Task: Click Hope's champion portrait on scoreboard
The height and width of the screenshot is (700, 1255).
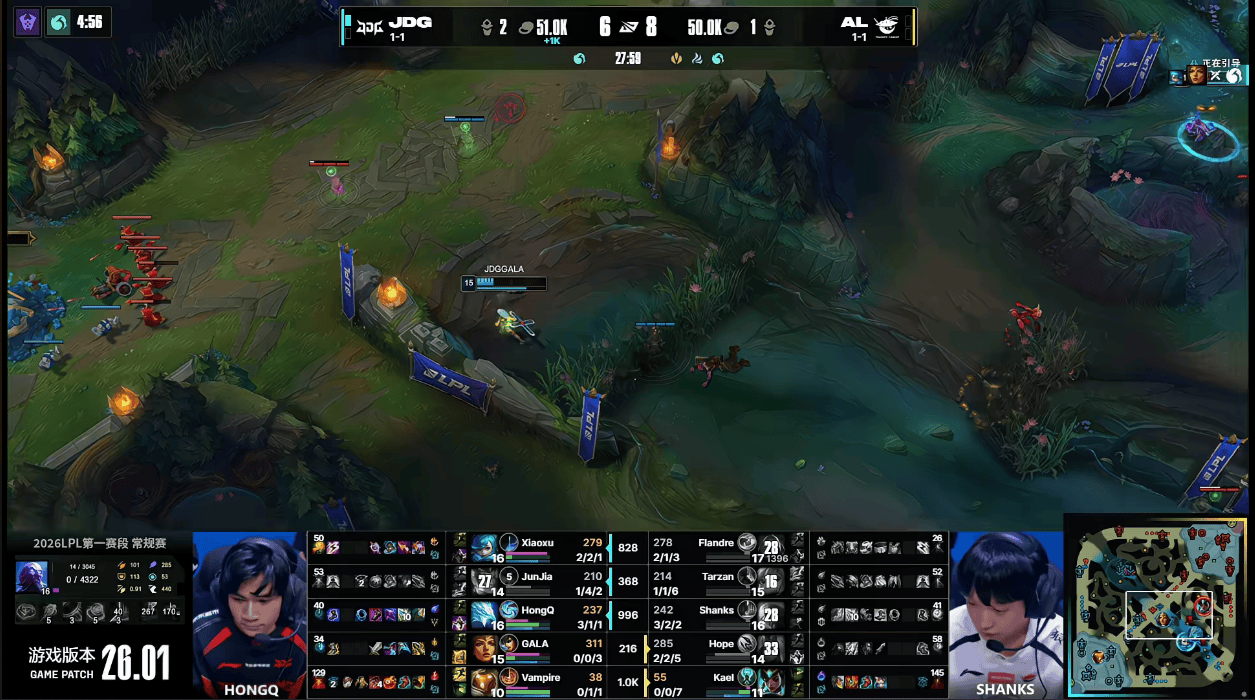Action: click(x=771, y=648)
